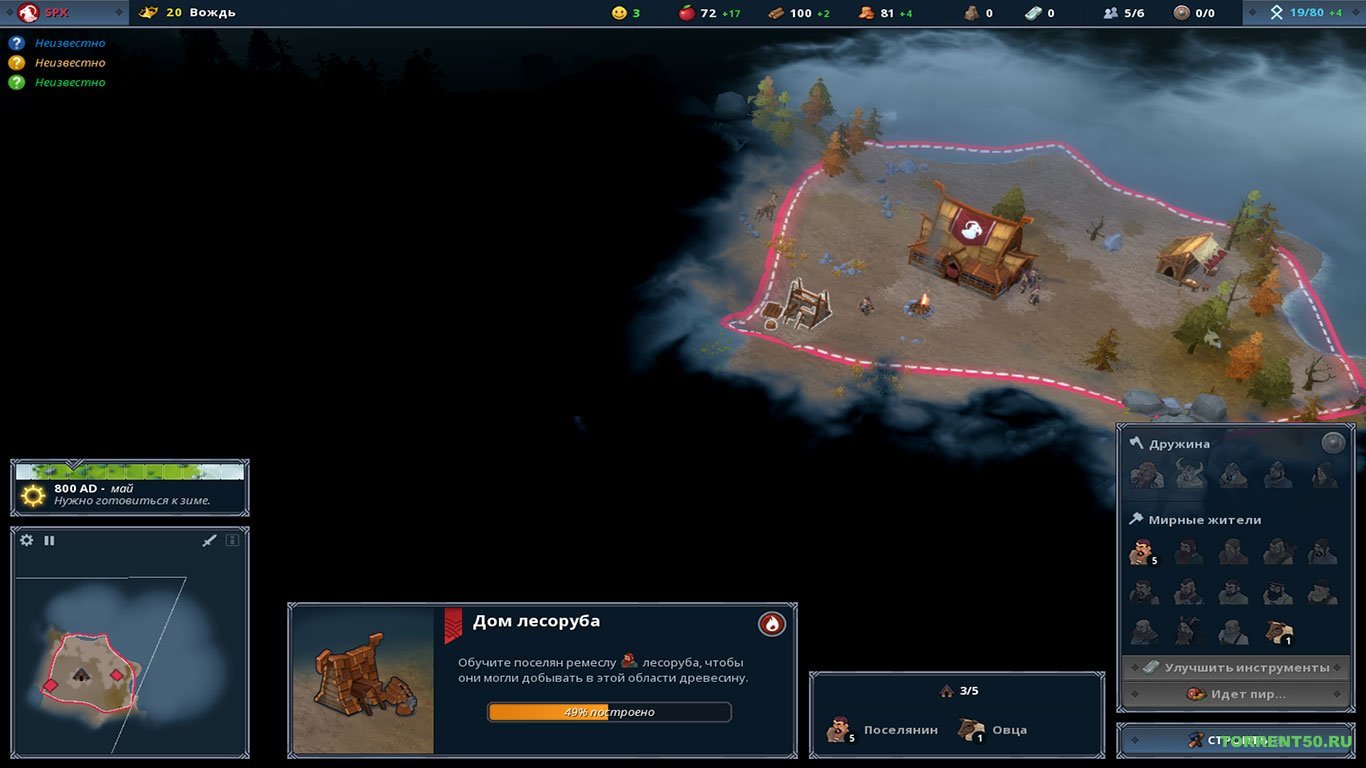Select the sheep portrait in villagers panel

[x=1278, y=630]
